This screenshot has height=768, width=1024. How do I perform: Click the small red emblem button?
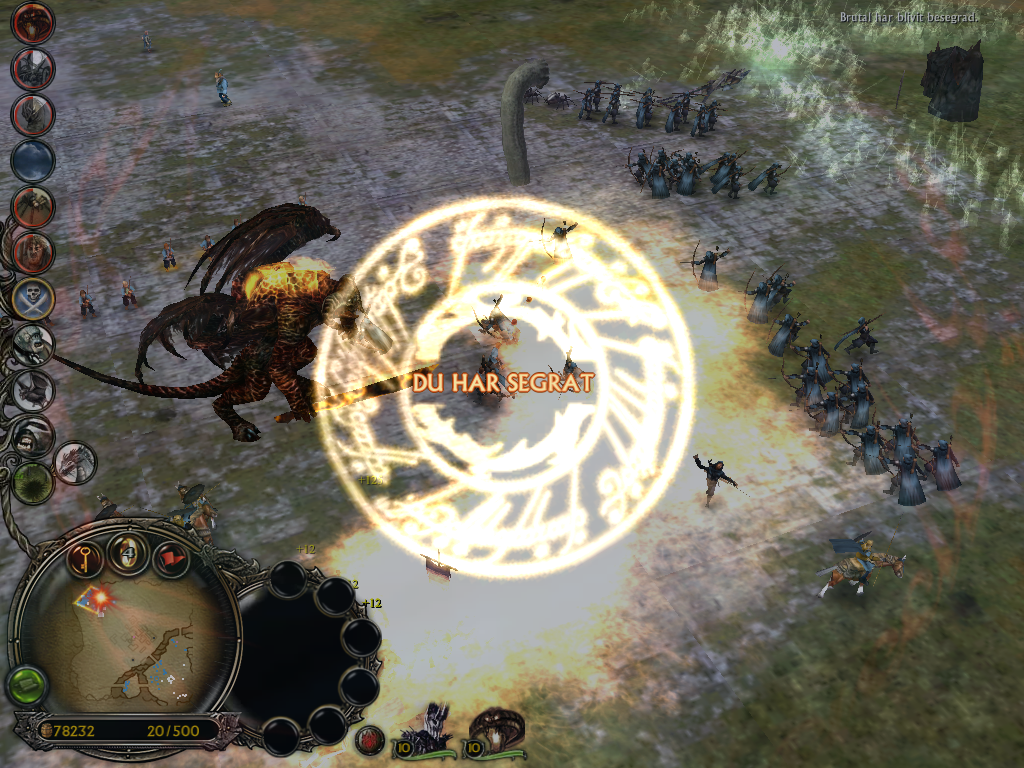coord(369,741)
